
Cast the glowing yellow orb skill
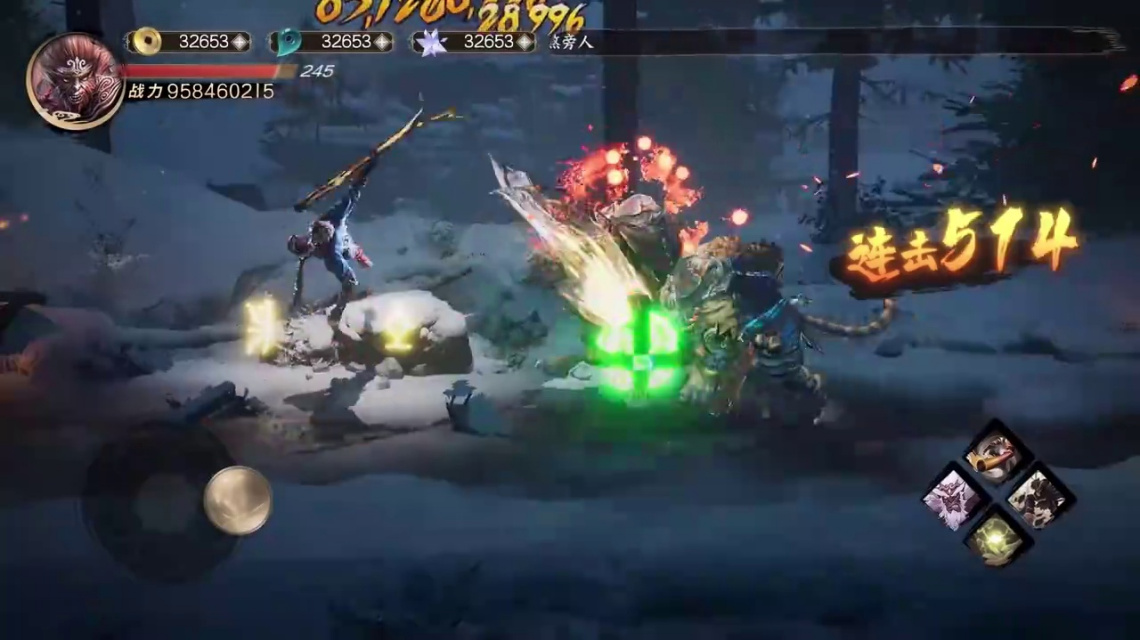point(996,539)
